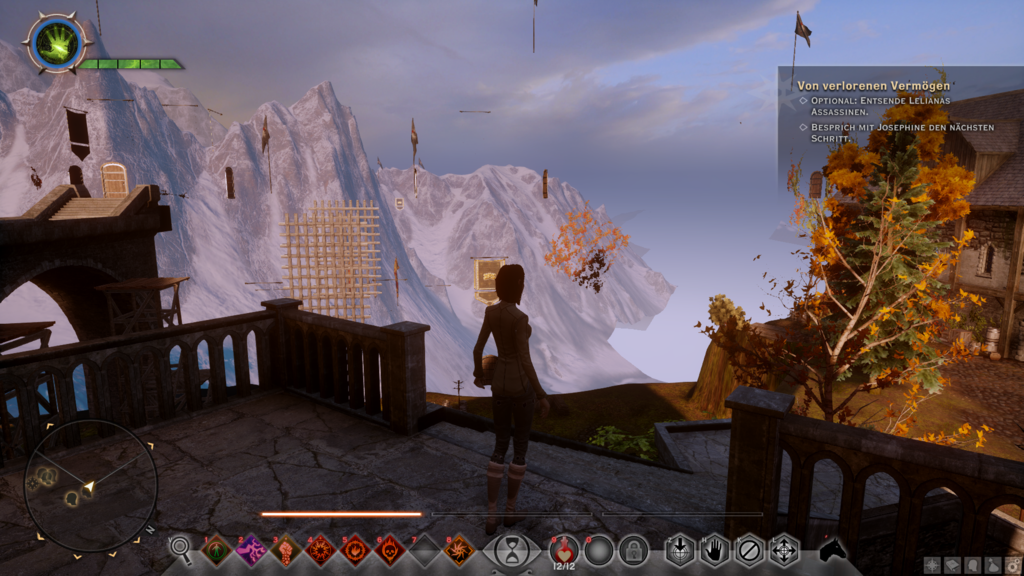
Task: Summon the mount with the horse icon
Action: pos(833,549)
